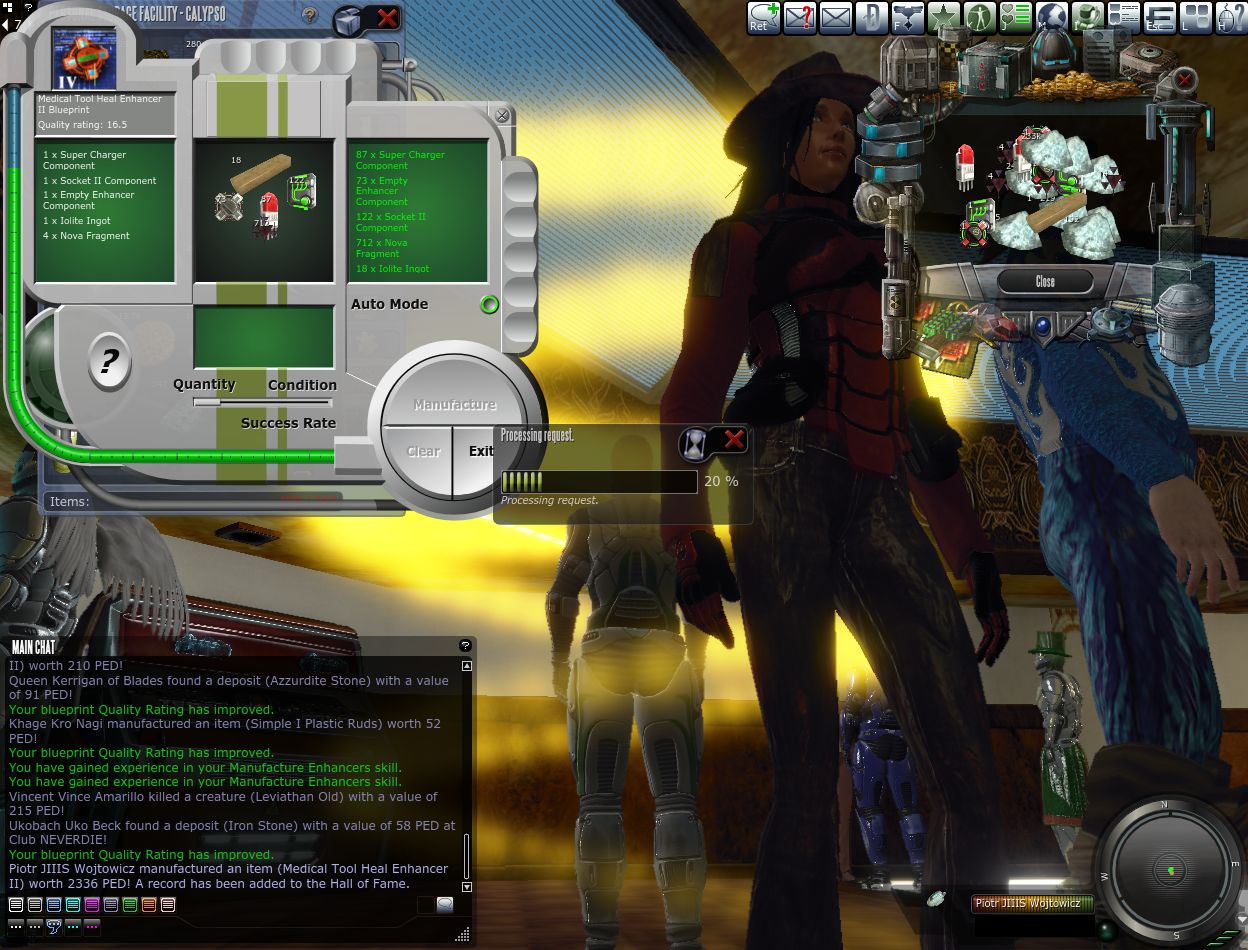Image resolution: width=1248 pixels, height=950 pixels.
Task: Select the orange chat channel filter
Action: point(149,905)
